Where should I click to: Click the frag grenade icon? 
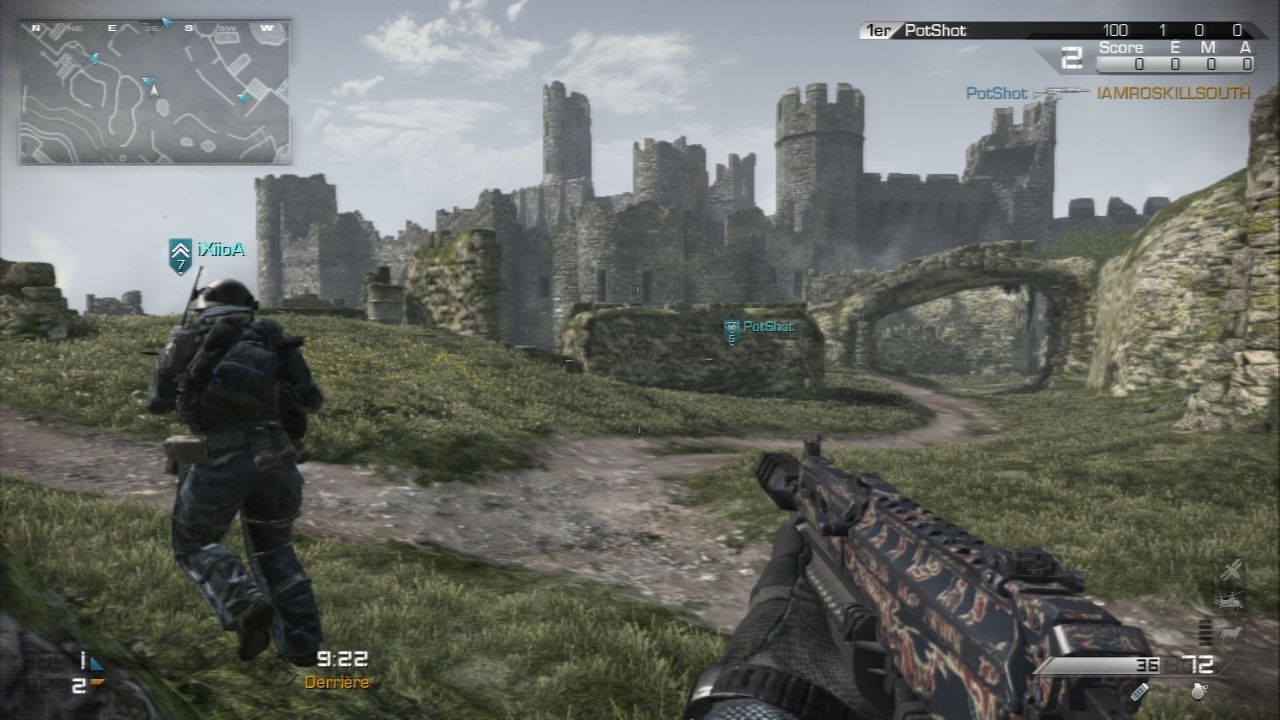(1198, 691)
